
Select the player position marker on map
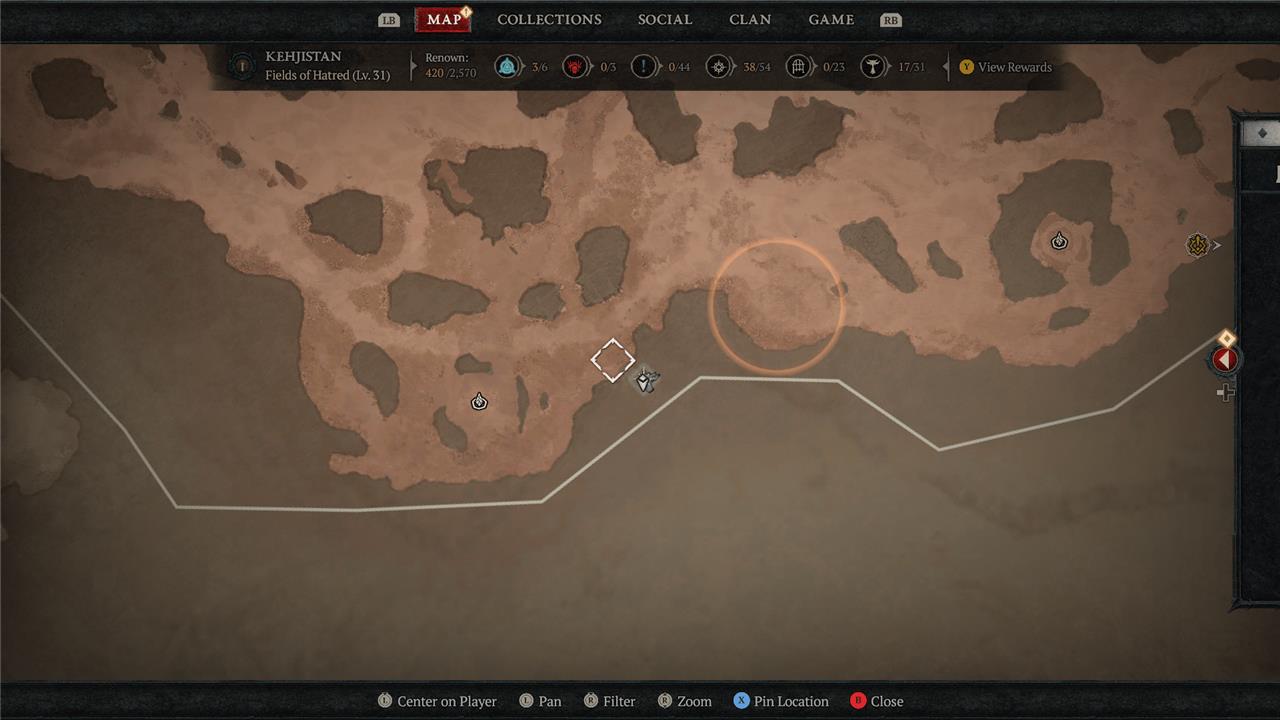click(646, 380)
